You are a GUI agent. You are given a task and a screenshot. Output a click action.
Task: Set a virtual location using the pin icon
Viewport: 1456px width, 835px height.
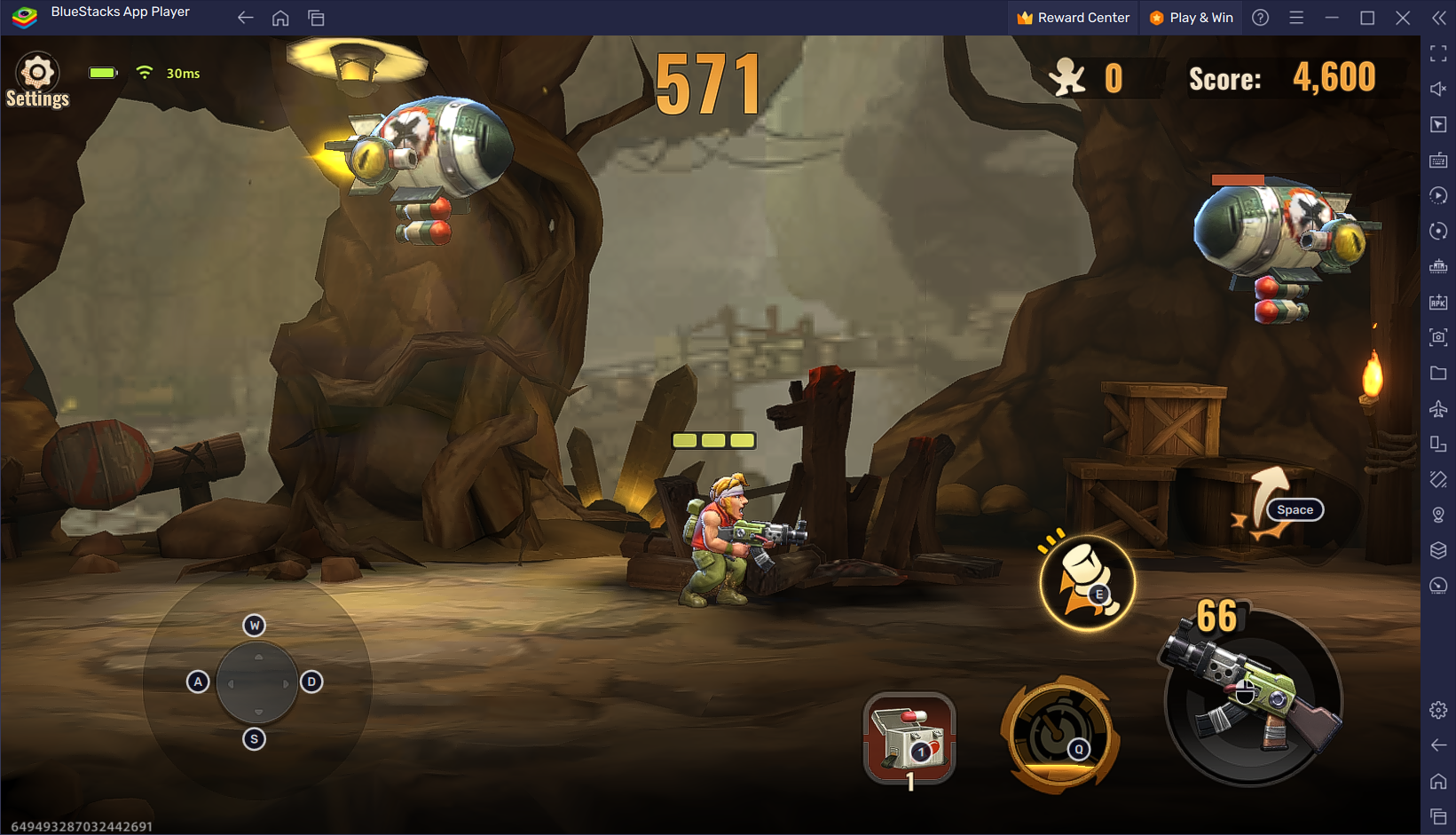pyautogui.click(x=1438, y=513)
